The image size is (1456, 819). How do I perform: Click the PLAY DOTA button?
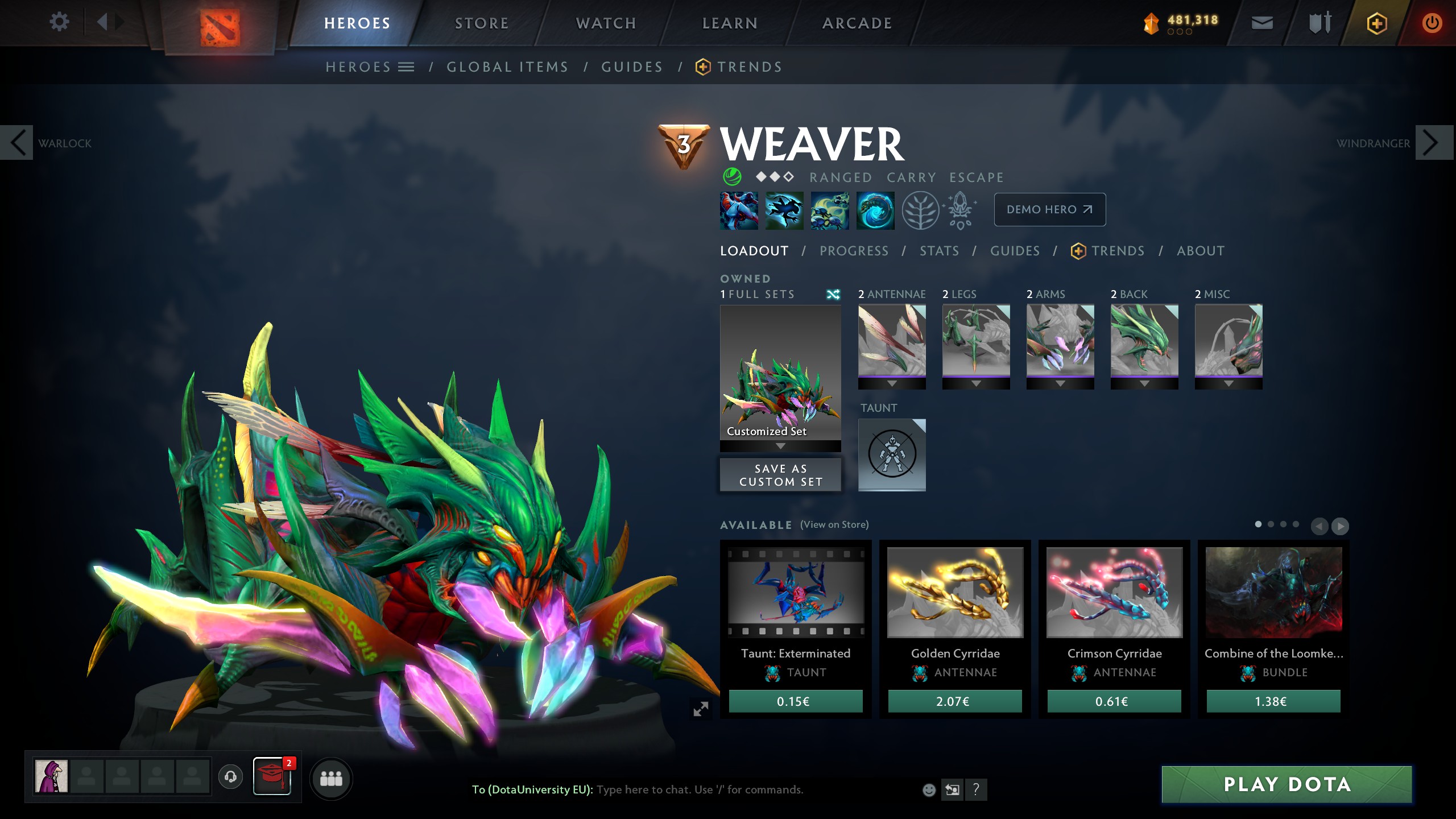pos(1287,784)
